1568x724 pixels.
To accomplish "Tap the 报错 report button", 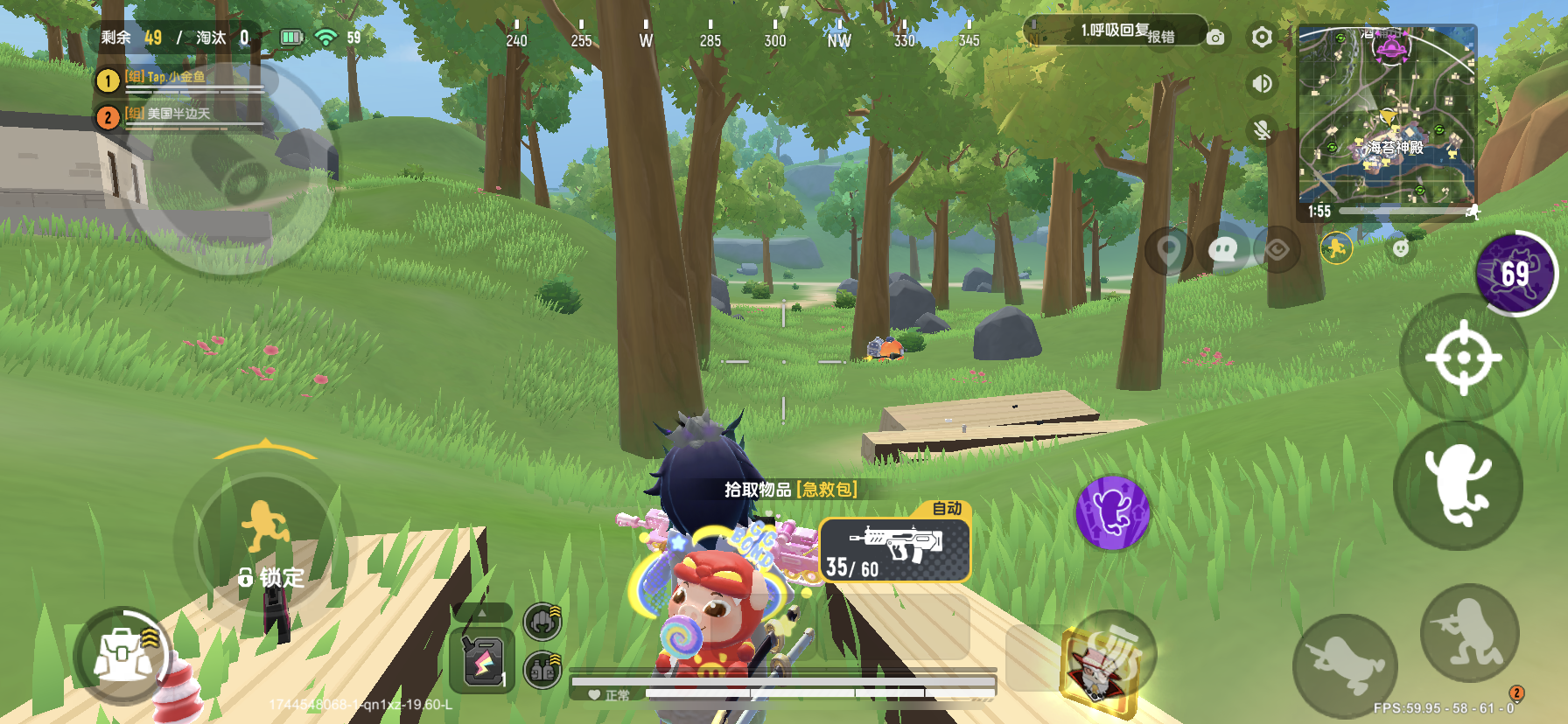I will pos(1161,37).
